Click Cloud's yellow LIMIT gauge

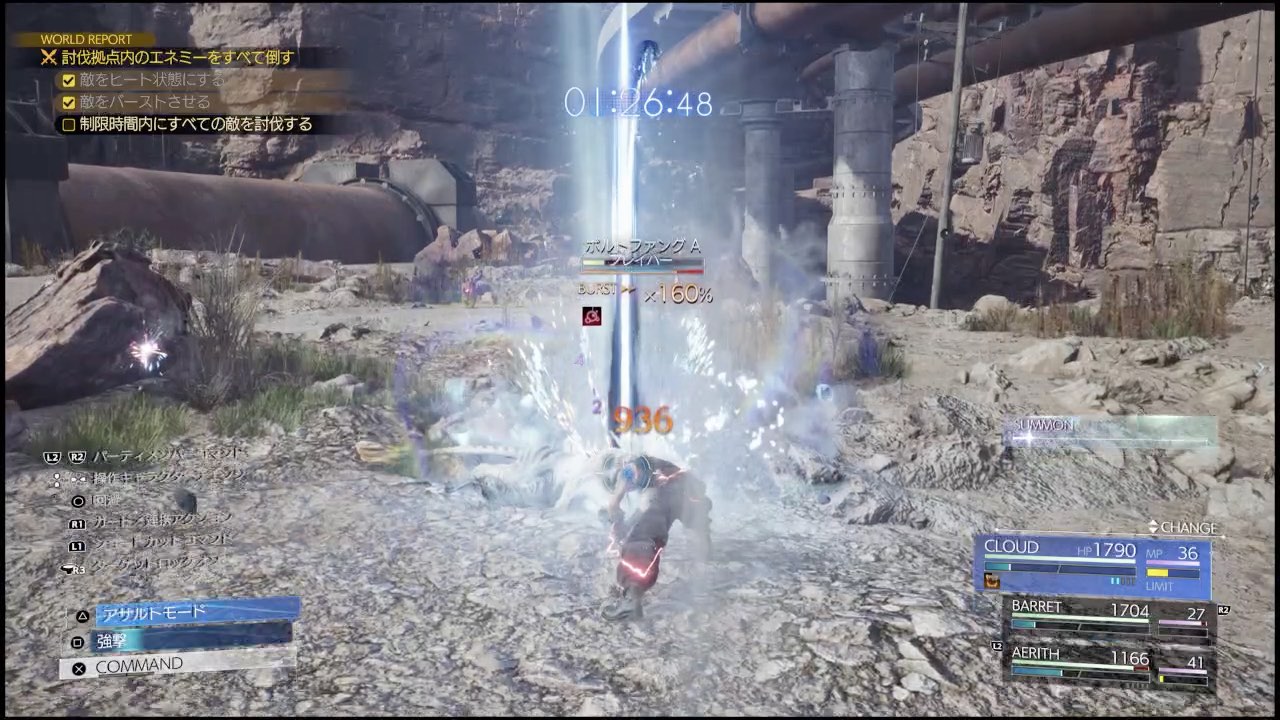(1158, 572)
